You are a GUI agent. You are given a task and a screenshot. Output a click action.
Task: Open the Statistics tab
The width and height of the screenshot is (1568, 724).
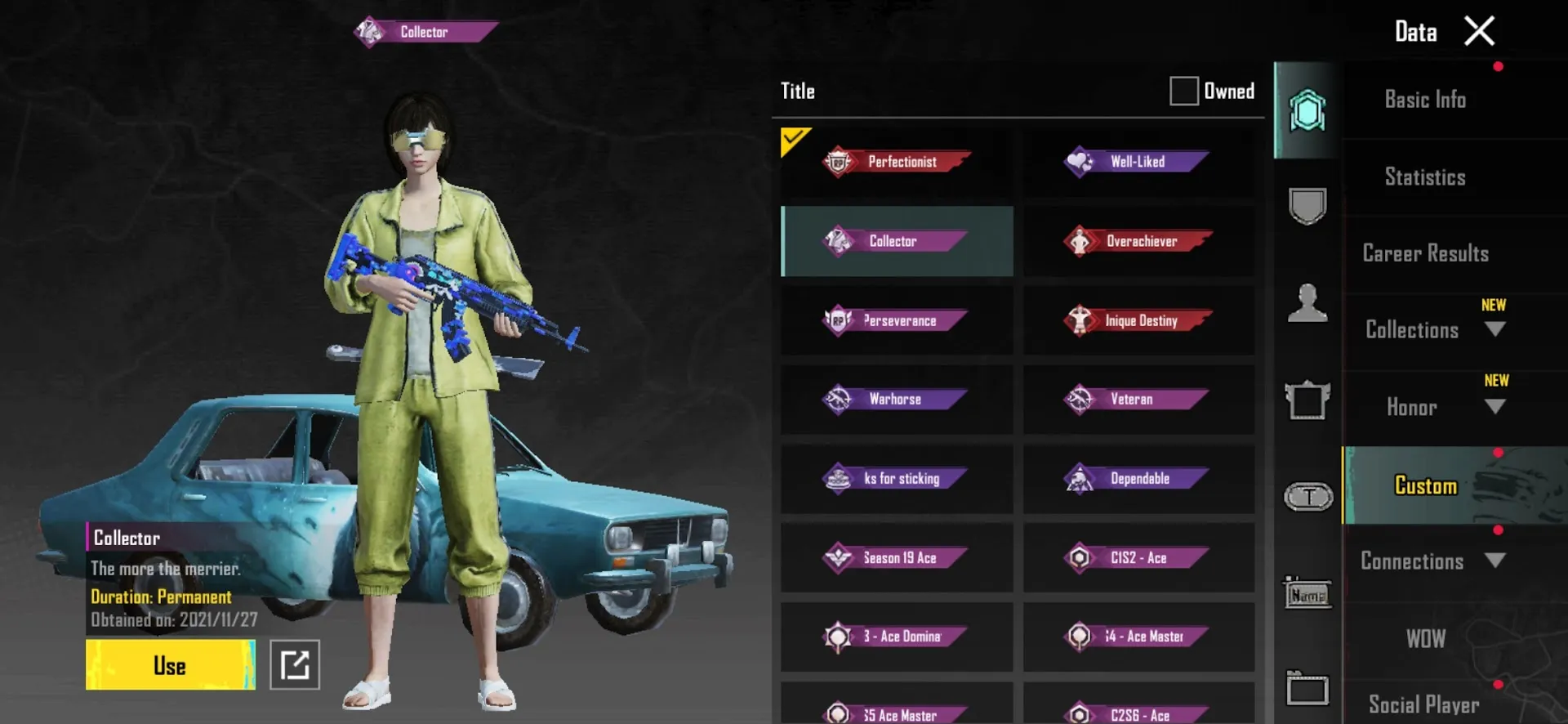[1424, 177]
